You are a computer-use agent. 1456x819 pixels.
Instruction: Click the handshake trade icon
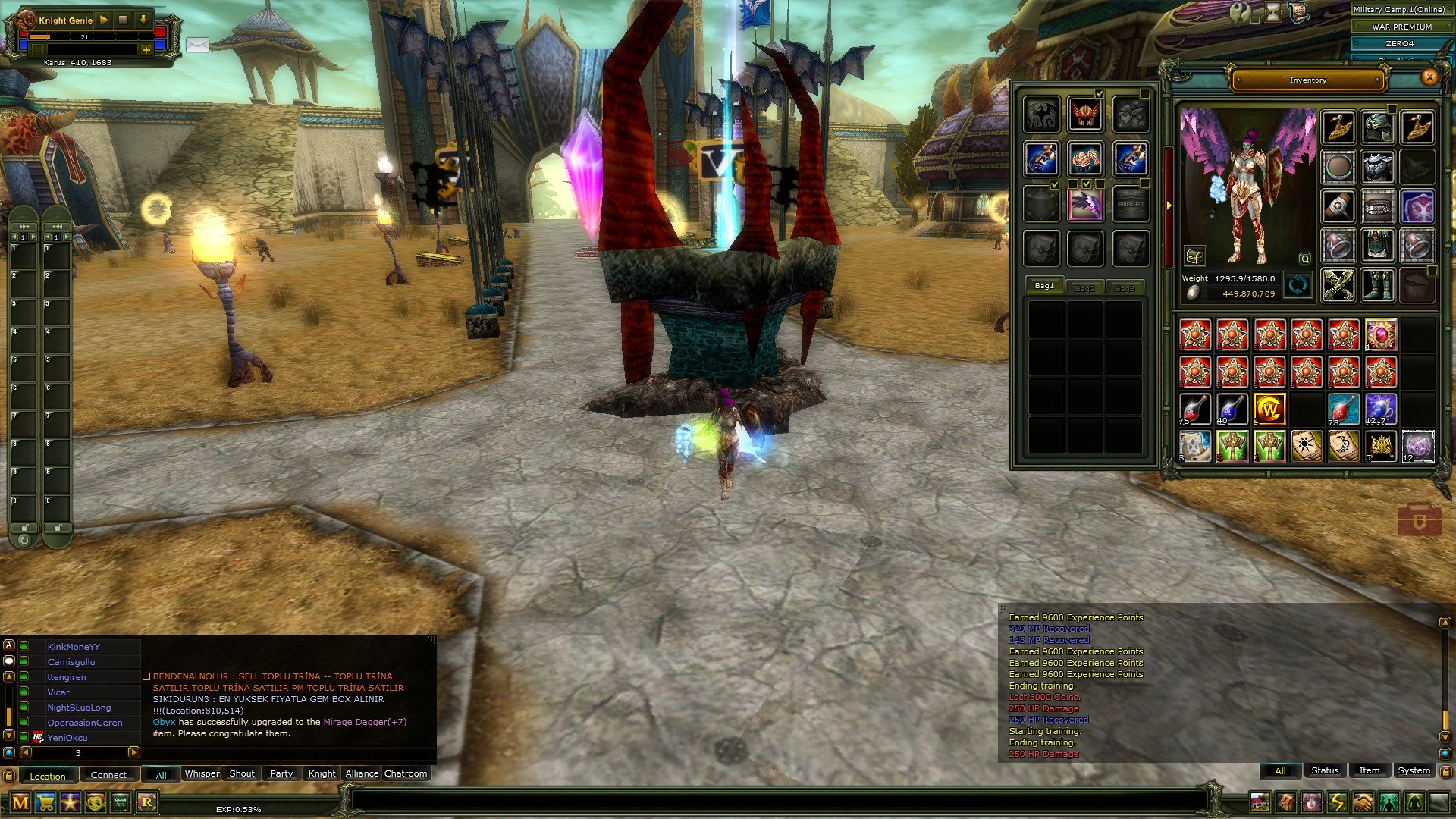coord(1363,802)
